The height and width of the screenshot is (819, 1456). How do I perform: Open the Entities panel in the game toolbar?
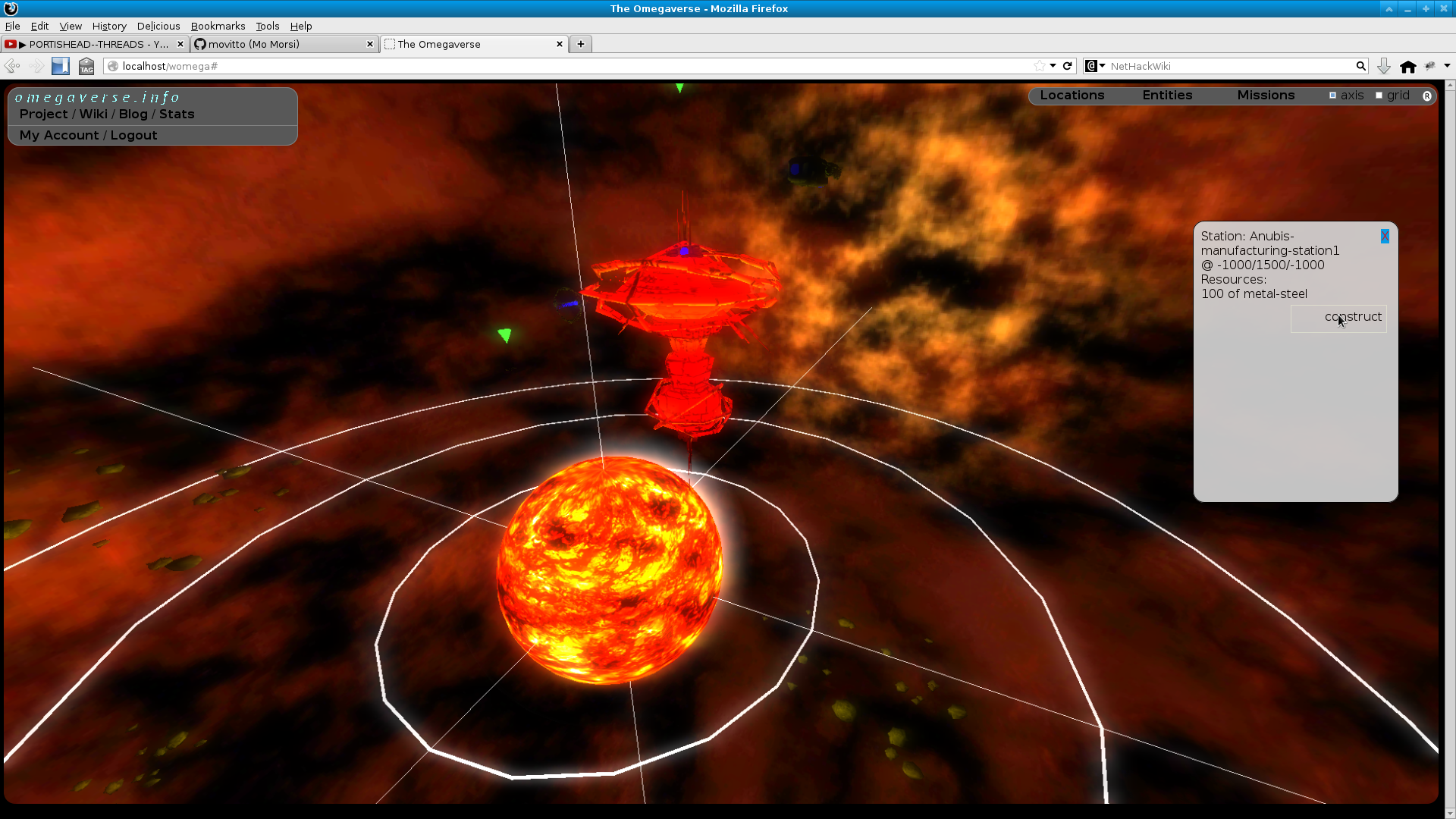(x=1167, y=95)
